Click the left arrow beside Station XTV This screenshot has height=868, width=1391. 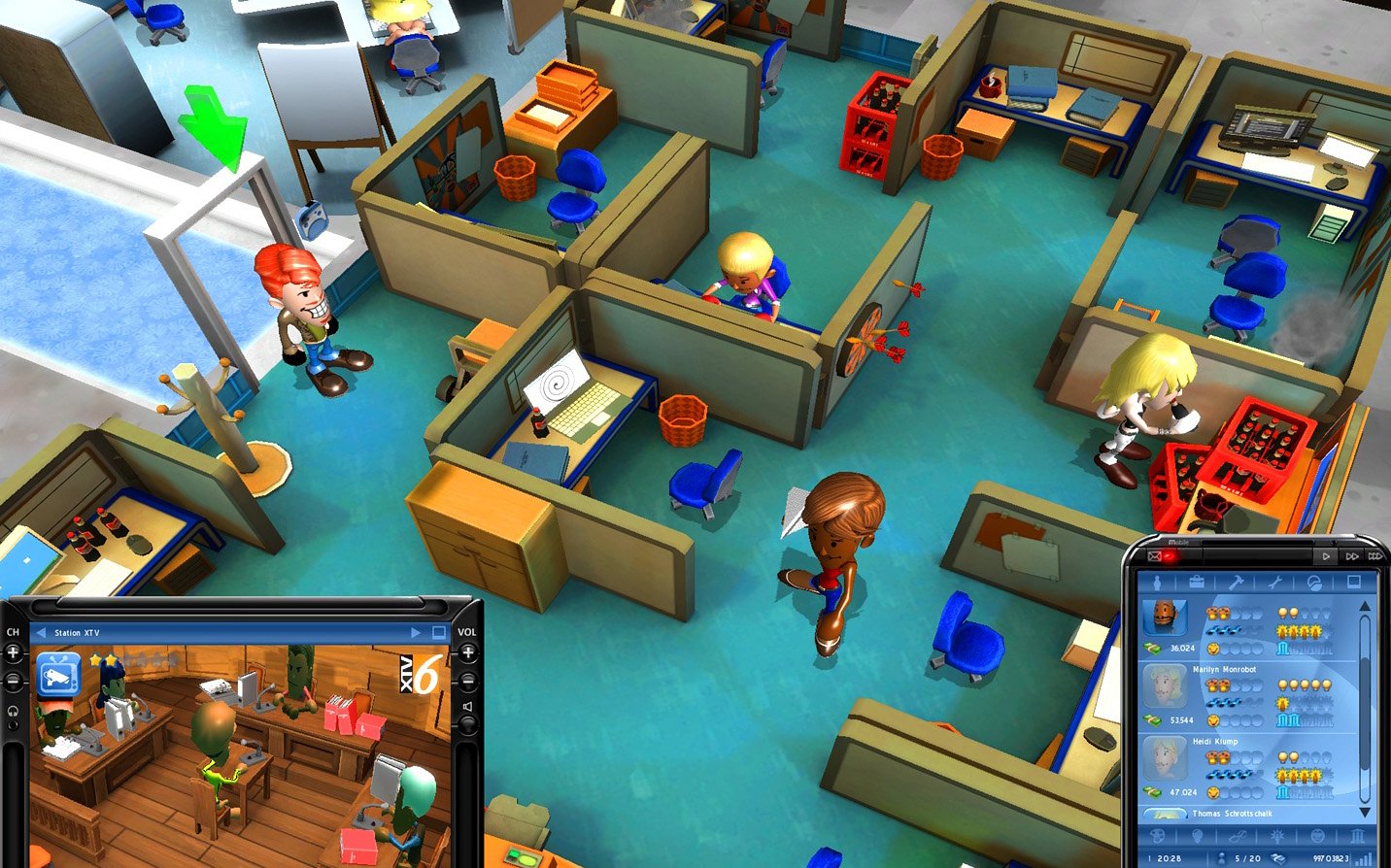coord(41,632)
